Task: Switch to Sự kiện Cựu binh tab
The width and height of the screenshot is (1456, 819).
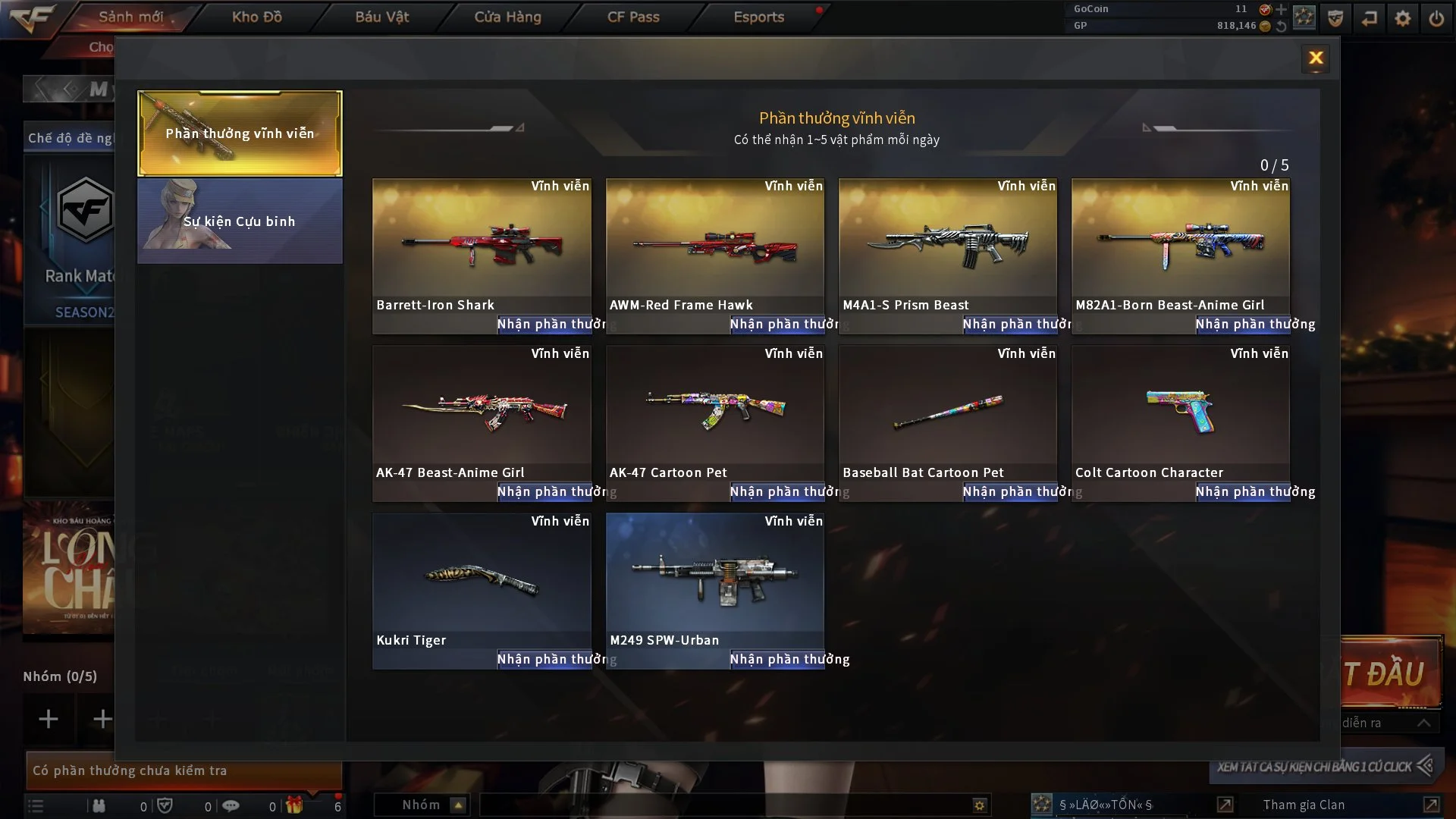Action: point(240,221)
